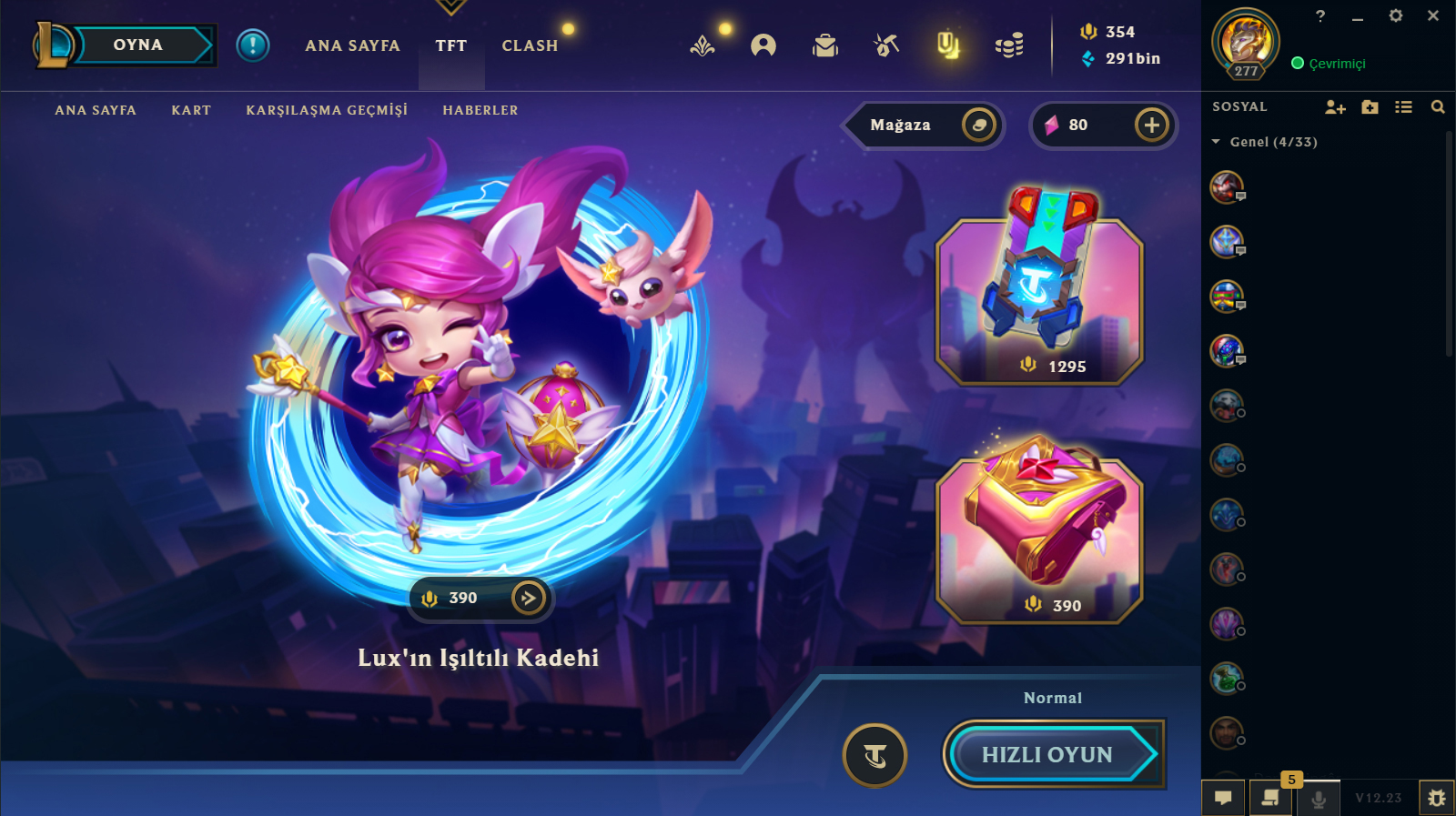Close the game client window

click(x=1433, y=15)
